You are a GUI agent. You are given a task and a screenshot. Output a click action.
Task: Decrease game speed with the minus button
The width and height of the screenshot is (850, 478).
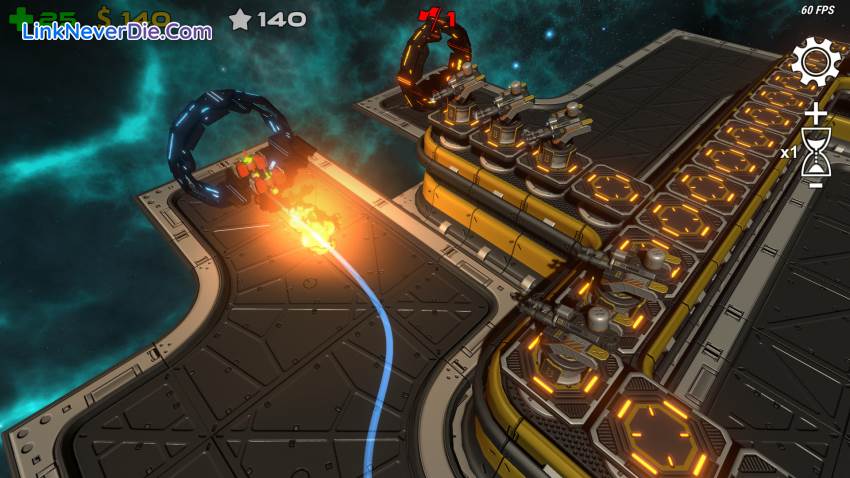tap(816, 185)
